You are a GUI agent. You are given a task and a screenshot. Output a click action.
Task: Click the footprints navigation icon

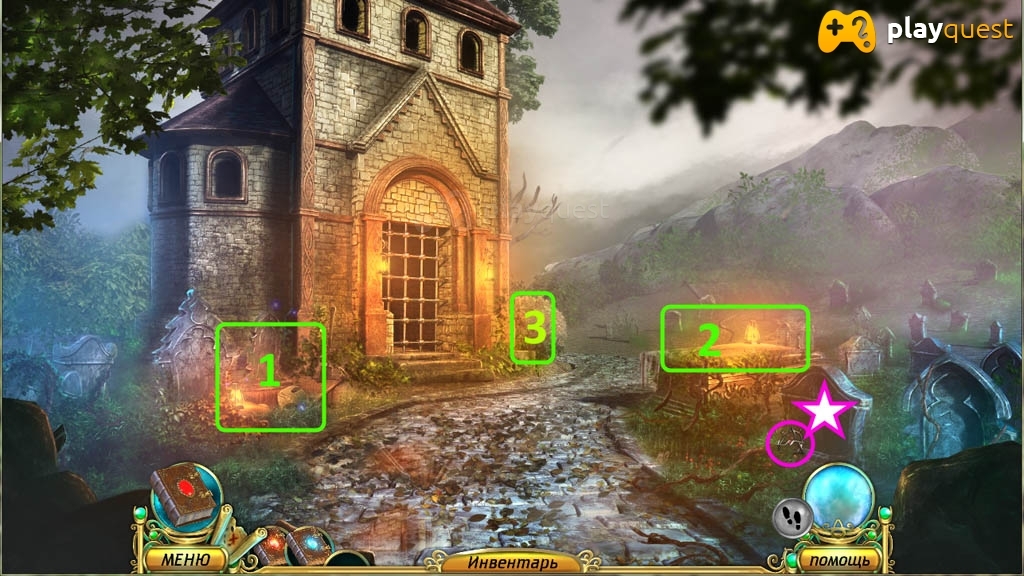tap(792, 517)
